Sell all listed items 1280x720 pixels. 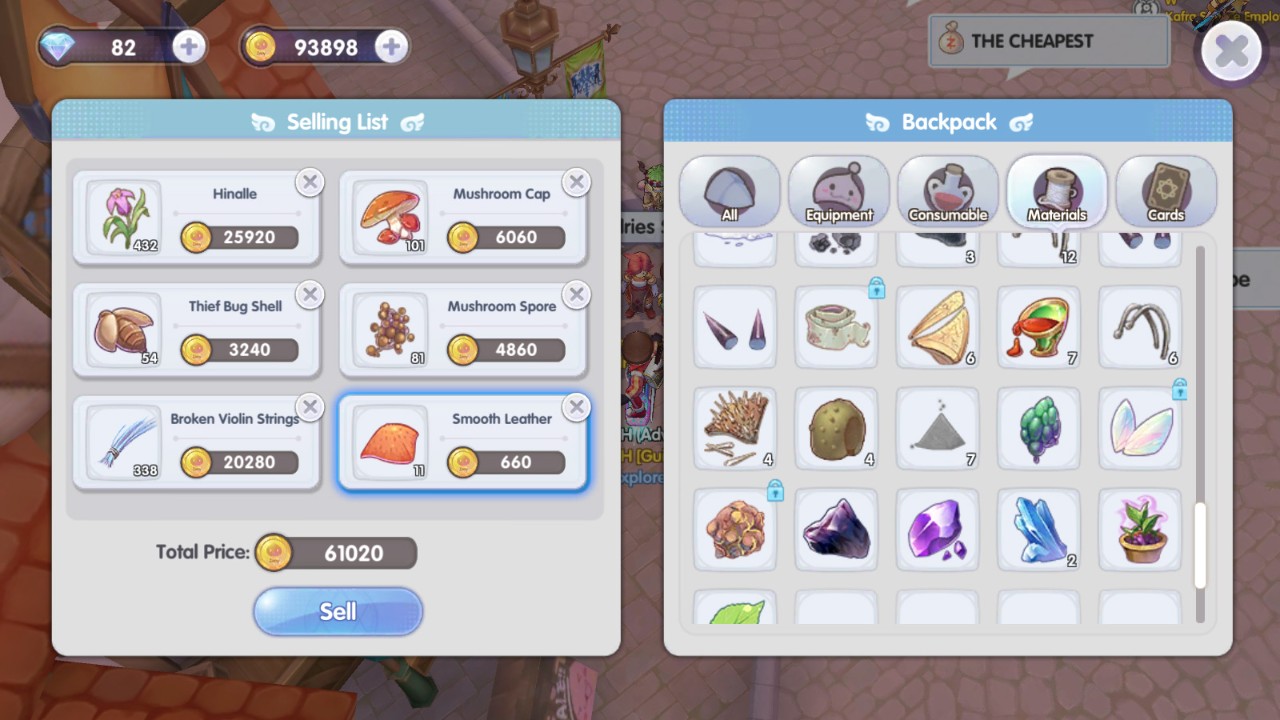pos(338,611)
